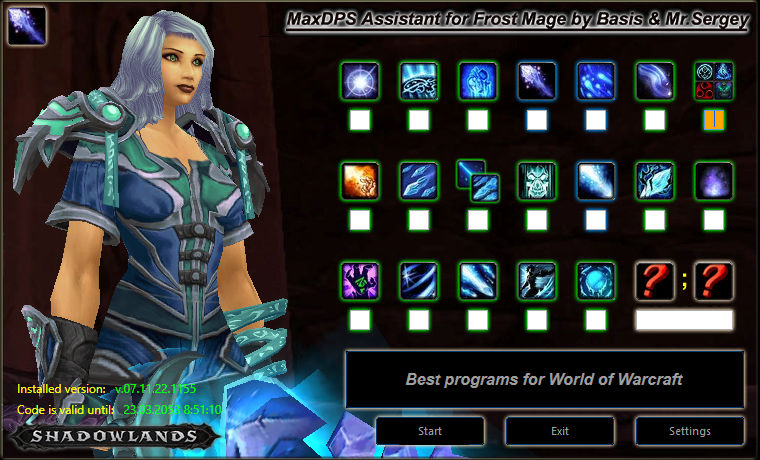Viewport: 760px width, 460px height.
Task: Click the Start button
Action: tap(429, 431)
